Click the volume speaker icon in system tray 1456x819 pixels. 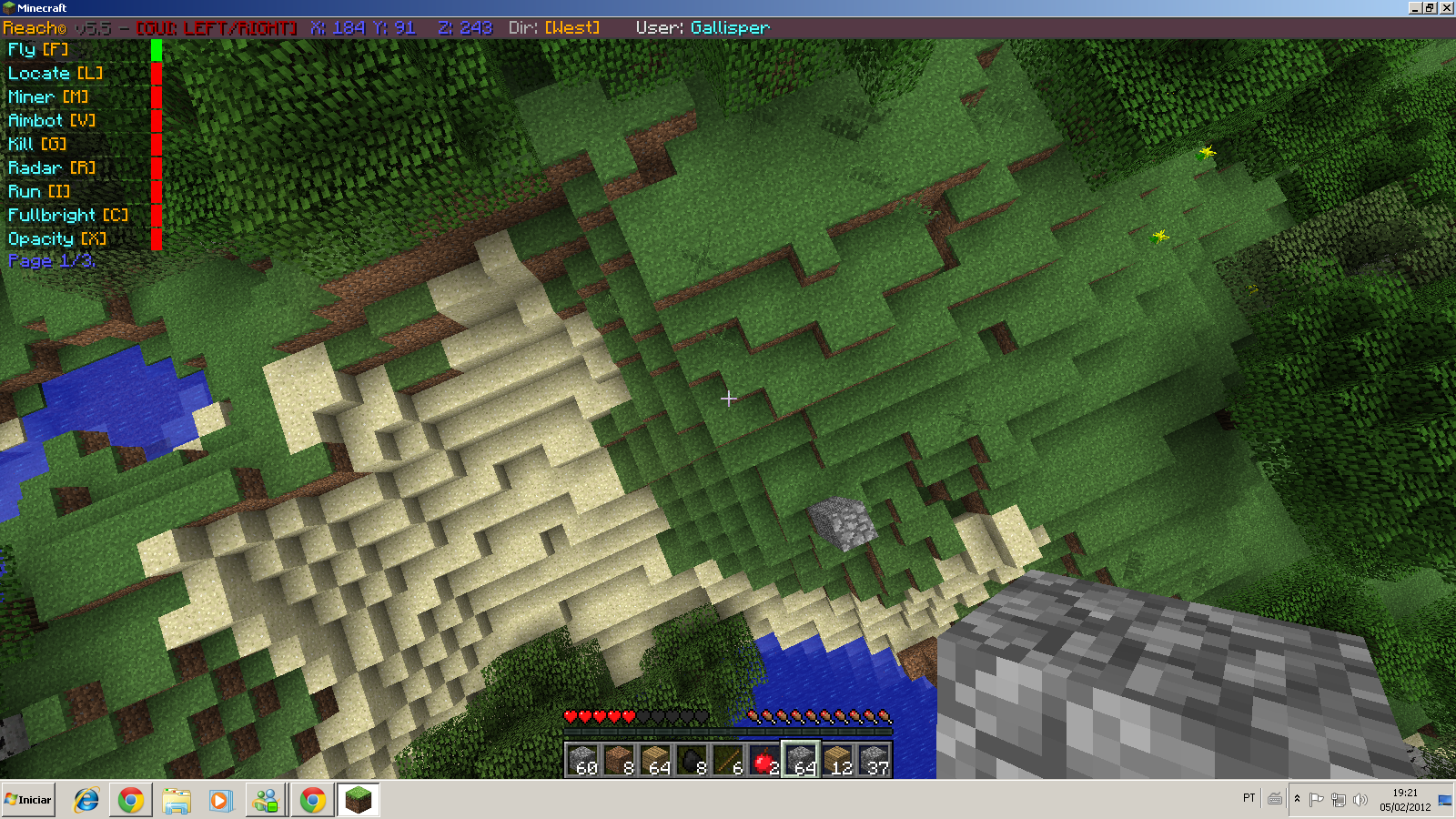point(1360,800)
